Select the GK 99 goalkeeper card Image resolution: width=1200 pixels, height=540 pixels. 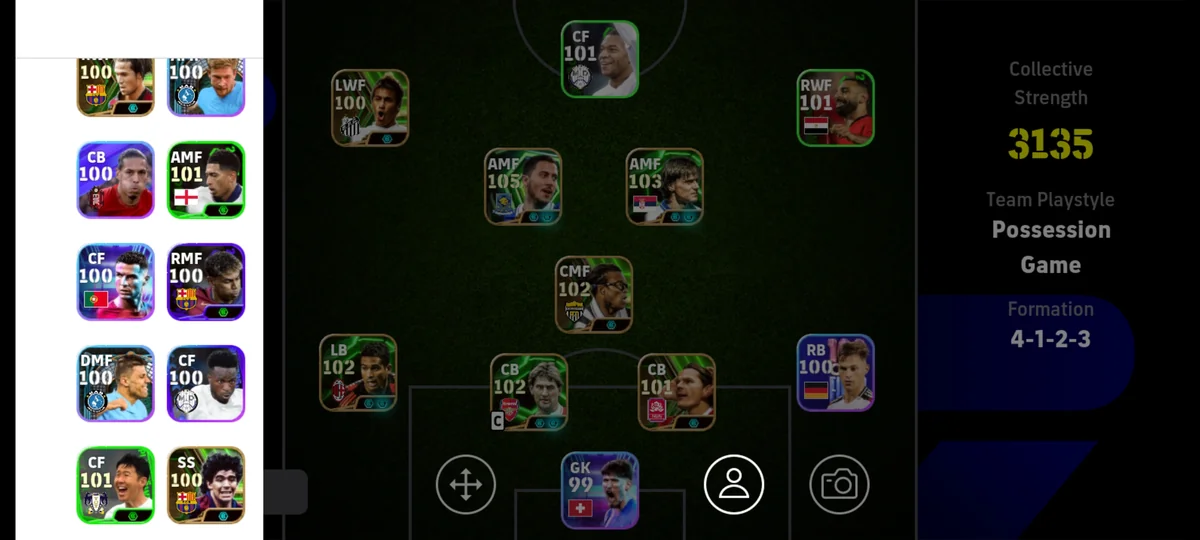pos(600,490)
